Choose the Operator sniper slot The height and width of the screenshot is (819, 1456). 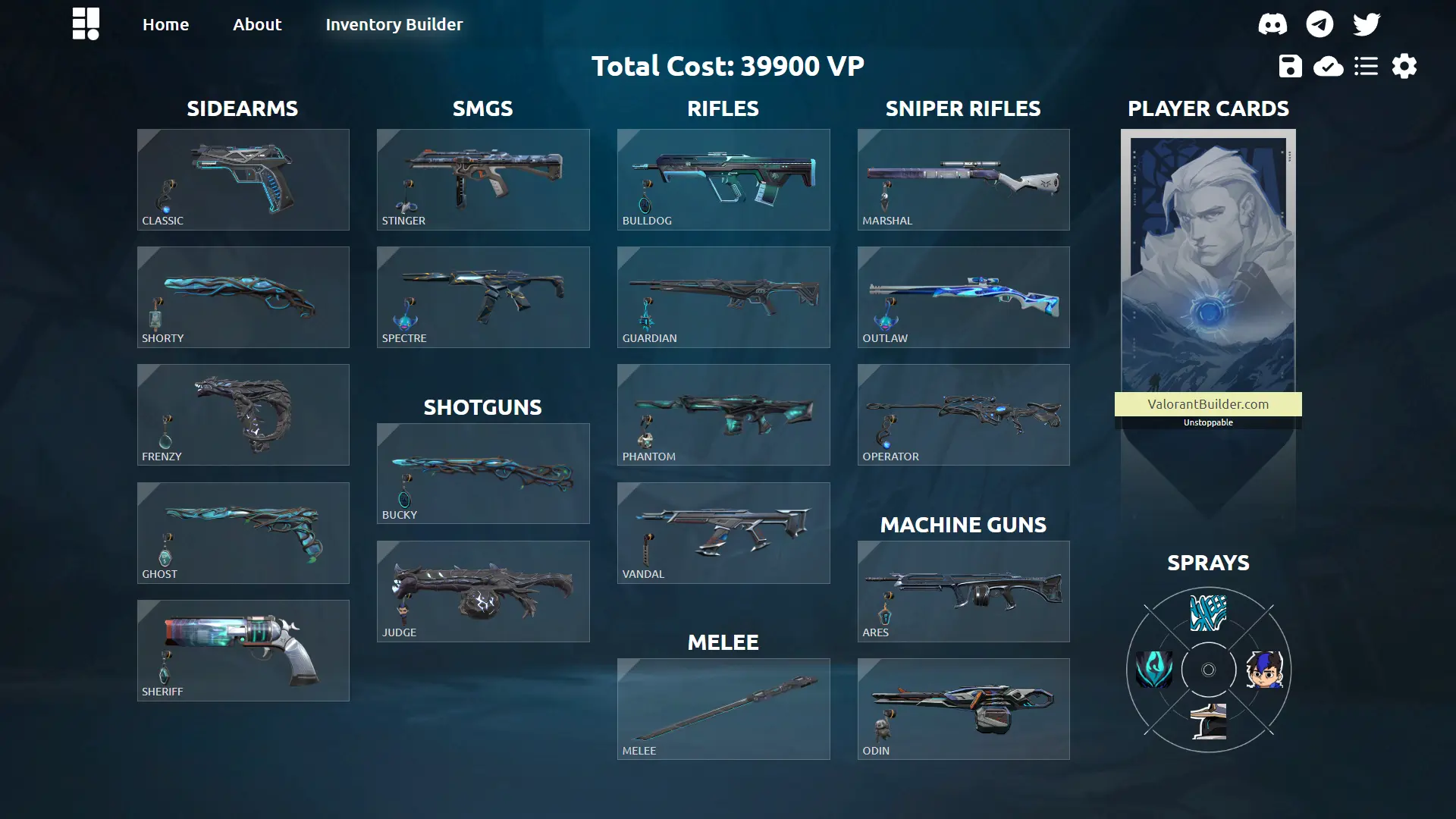click(x=963, y=415)
